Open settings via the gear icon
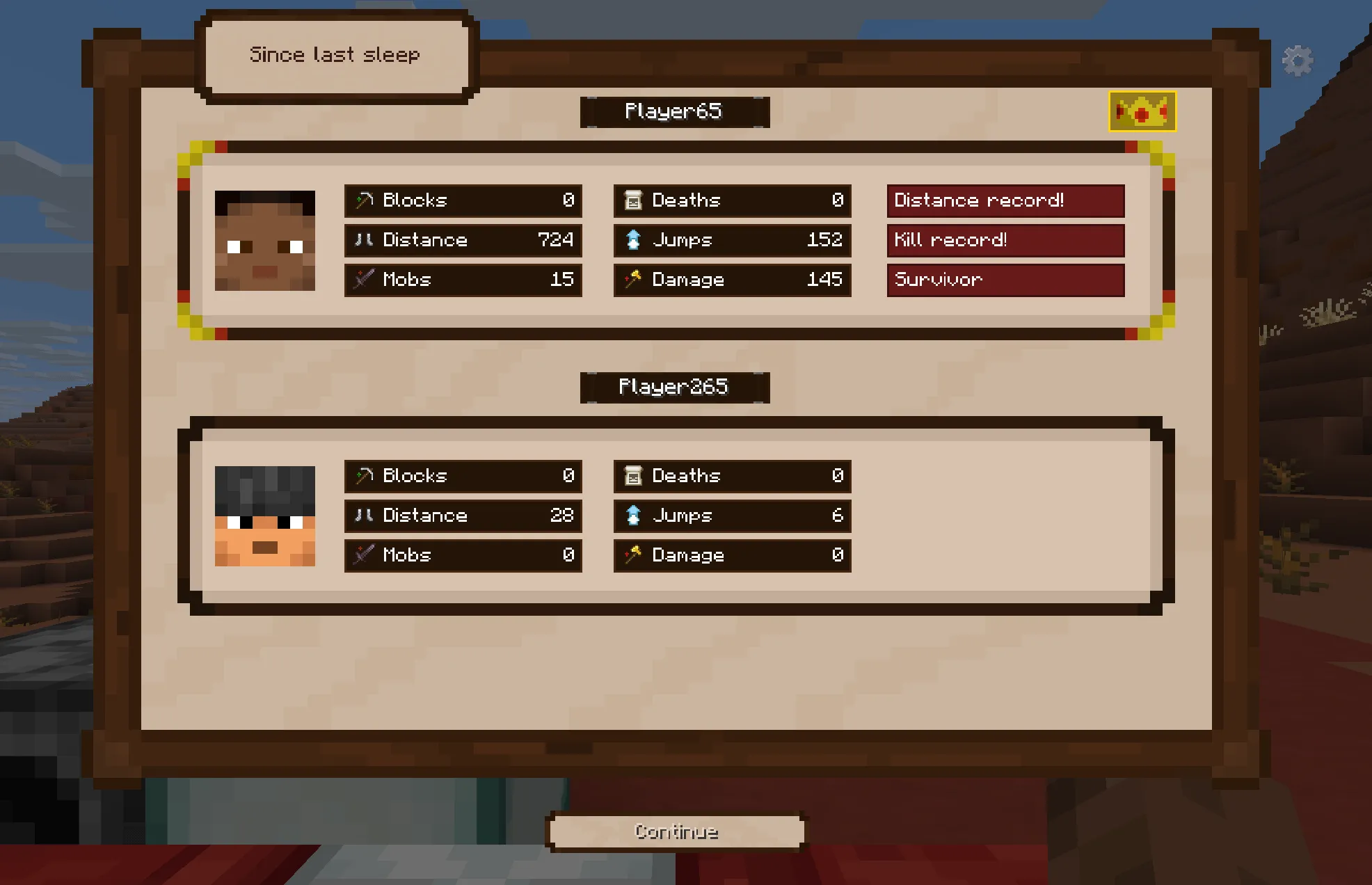Viewport: 1372px width, 885px height. [1298, 61]
